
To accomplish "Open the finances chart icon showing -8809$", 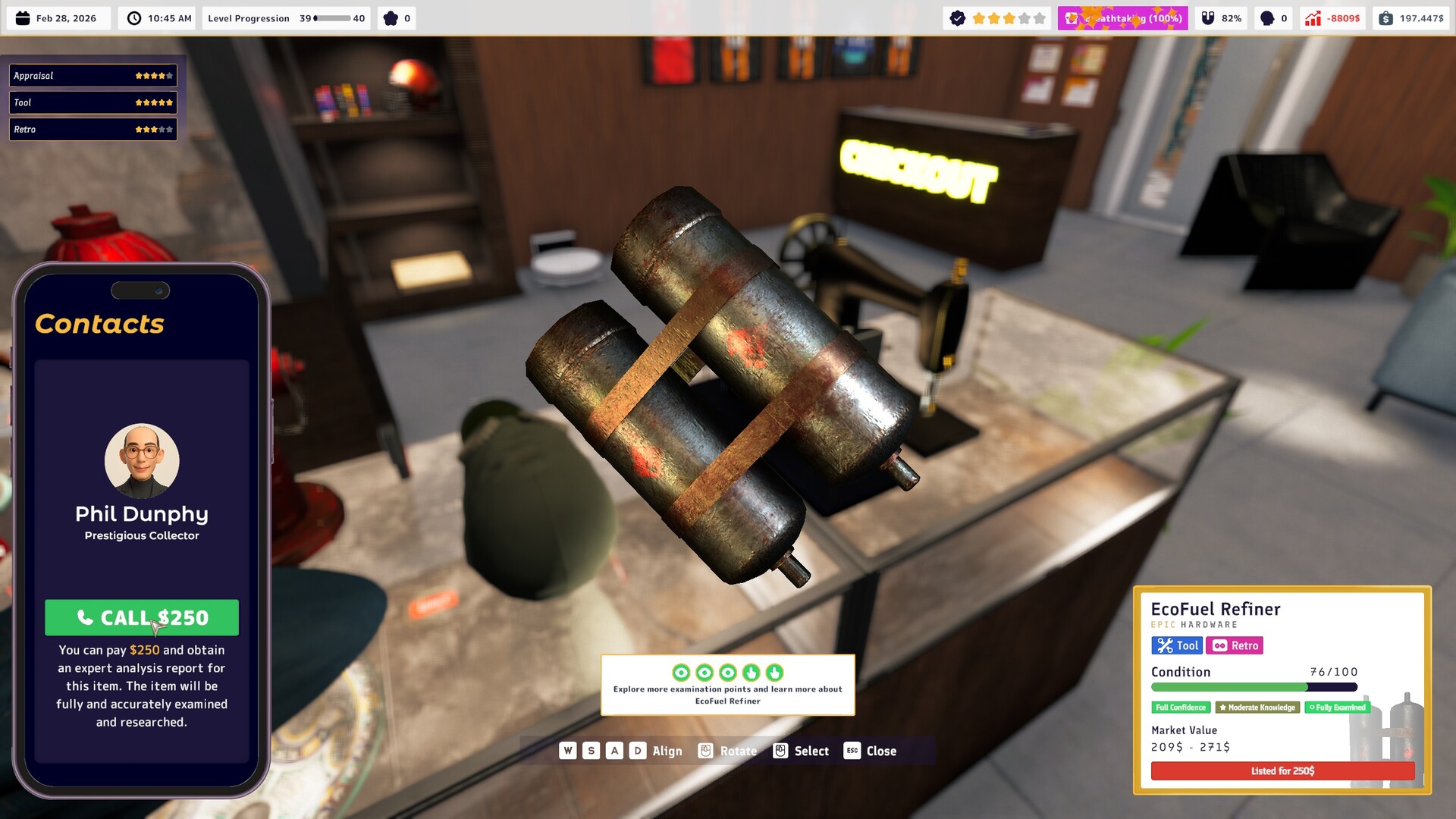I will pos(1332,17).
